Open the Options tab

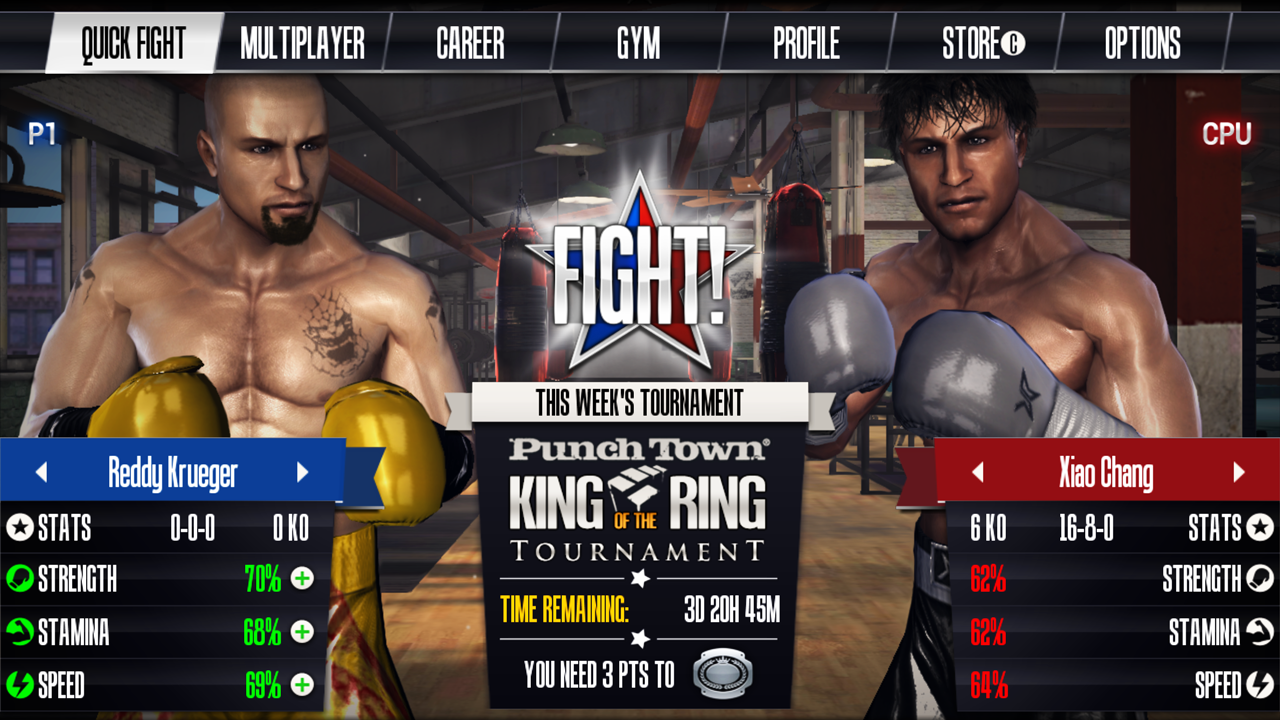click(x=1142, y=43)
